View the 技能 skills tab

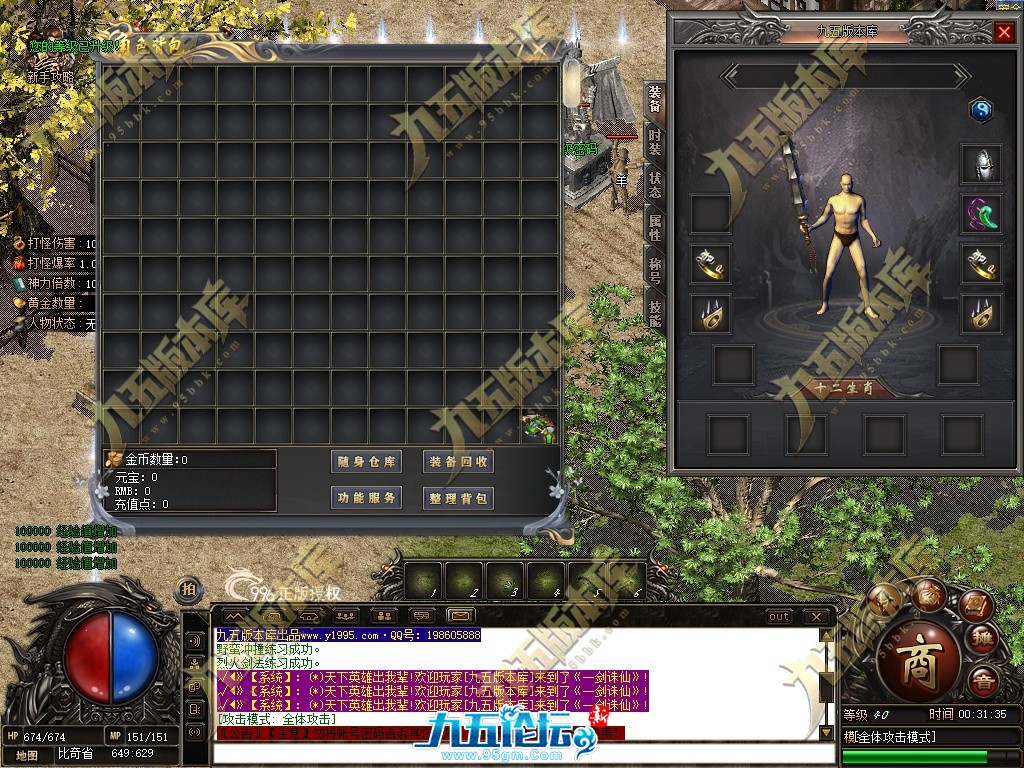(x=655, y=312)
